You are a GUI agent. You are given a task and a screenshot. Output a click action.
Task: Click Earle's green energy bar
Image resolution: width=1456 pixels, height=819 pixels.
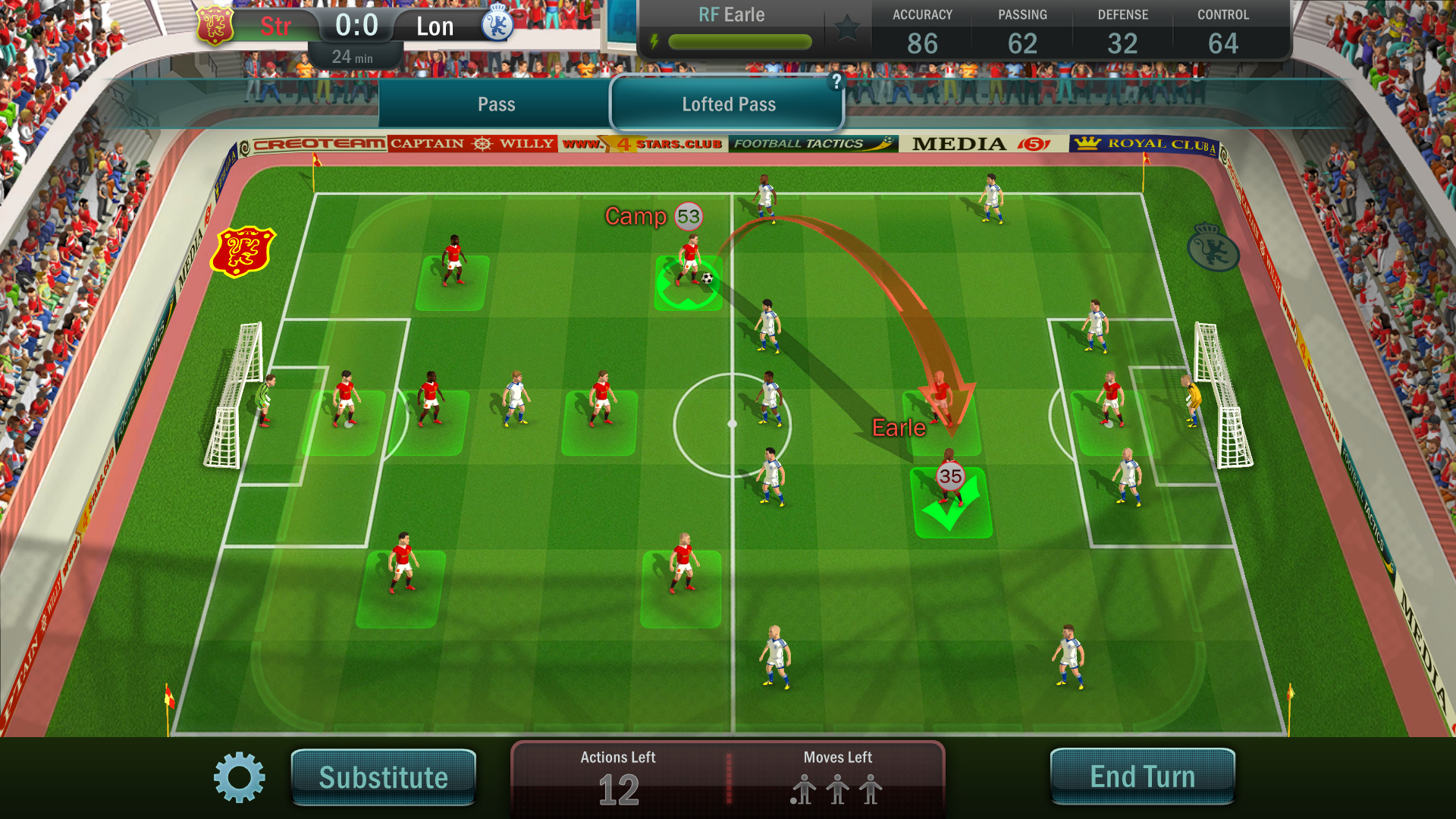pyautogui.click(x=739, y=42)
